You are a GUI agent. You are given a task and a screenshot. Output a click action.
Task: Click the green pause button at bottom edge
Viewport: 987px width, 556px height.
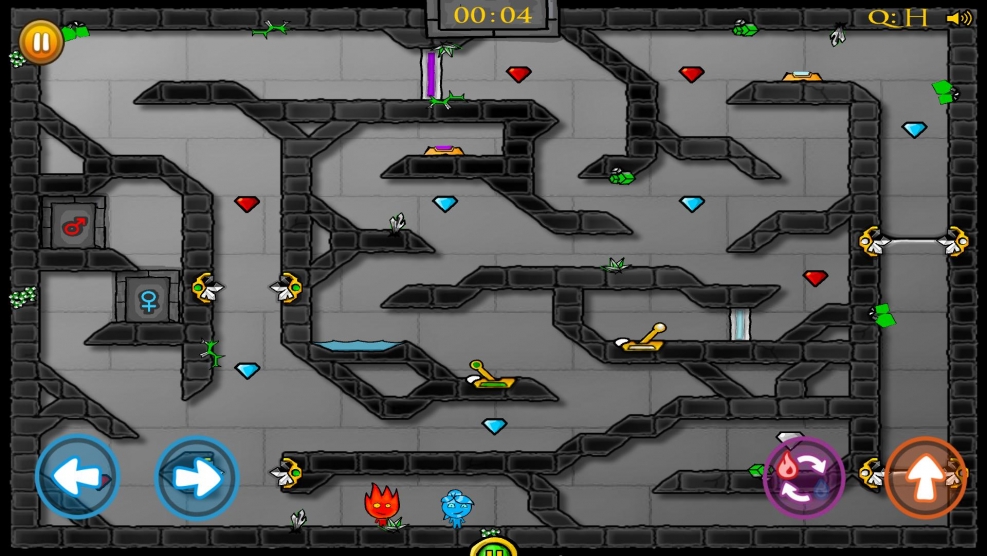click(x=493, y=548)
